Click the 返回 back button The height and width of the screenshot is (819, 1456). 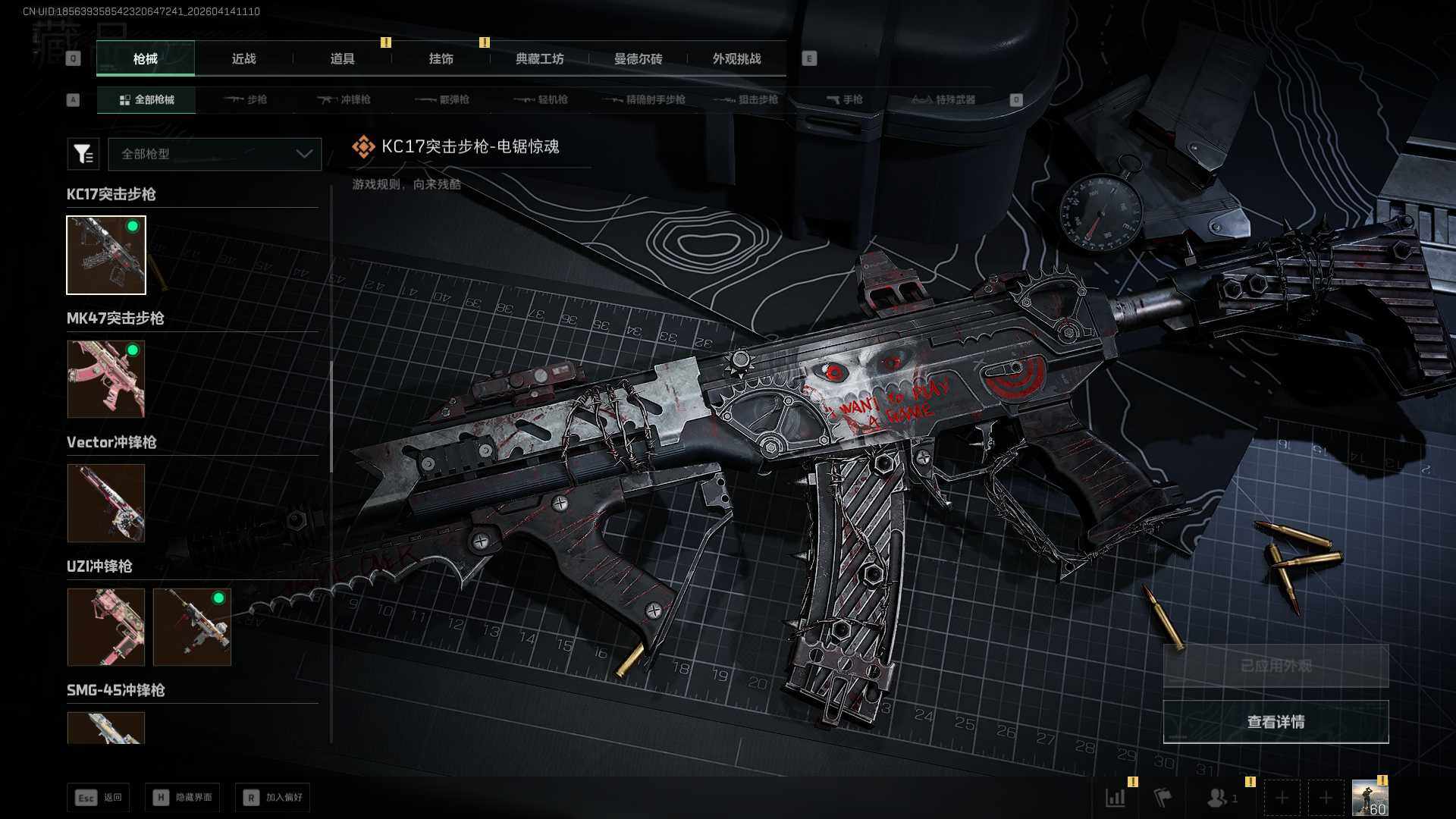tap(99, 797)
